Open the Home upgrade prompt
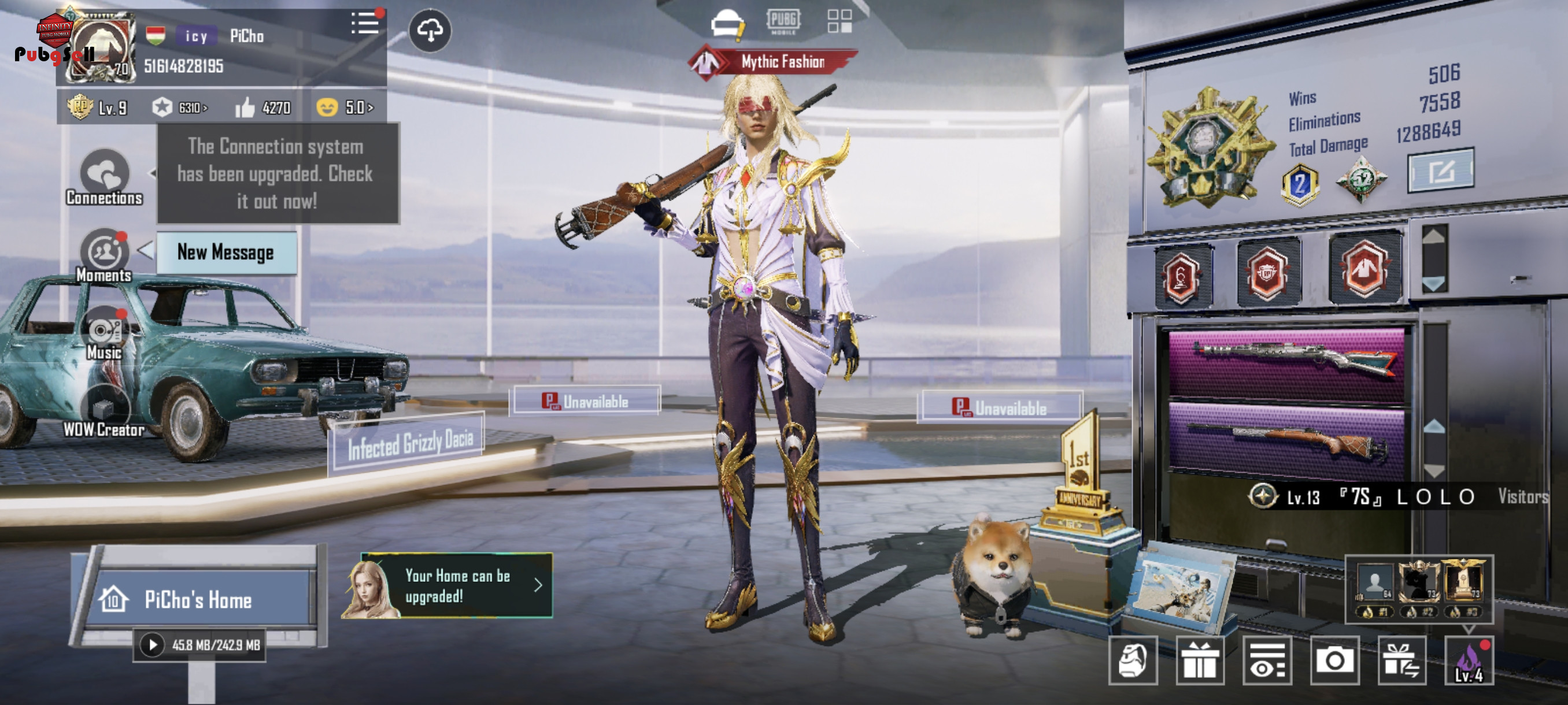Image resolution: width=1568 pixels, height=705 pixels. [457, 586]
